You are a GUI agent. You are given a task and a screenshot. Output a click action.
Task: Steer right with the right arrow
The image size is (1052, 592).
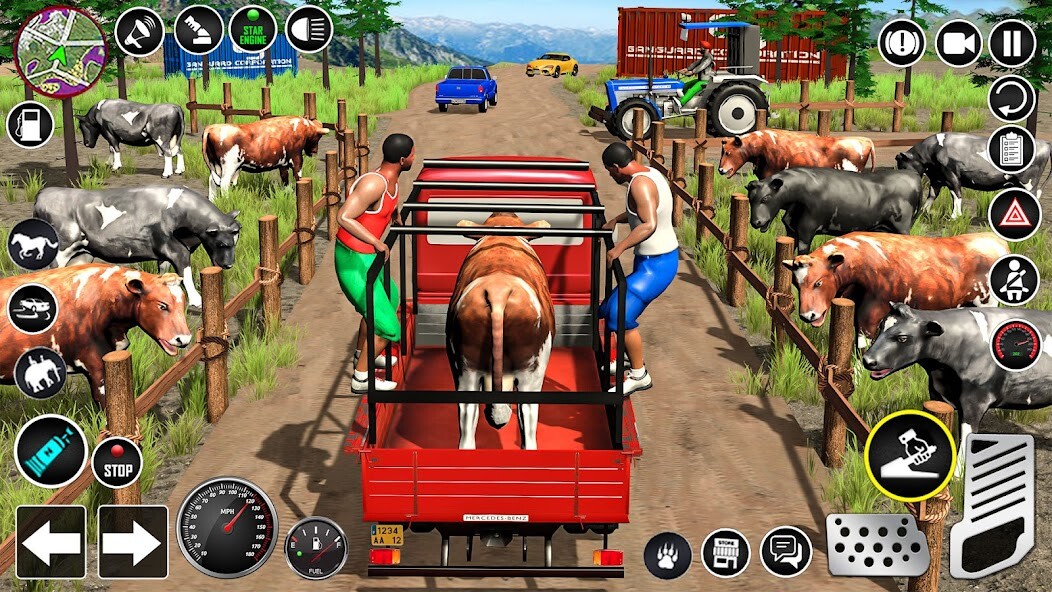[132, 542]
